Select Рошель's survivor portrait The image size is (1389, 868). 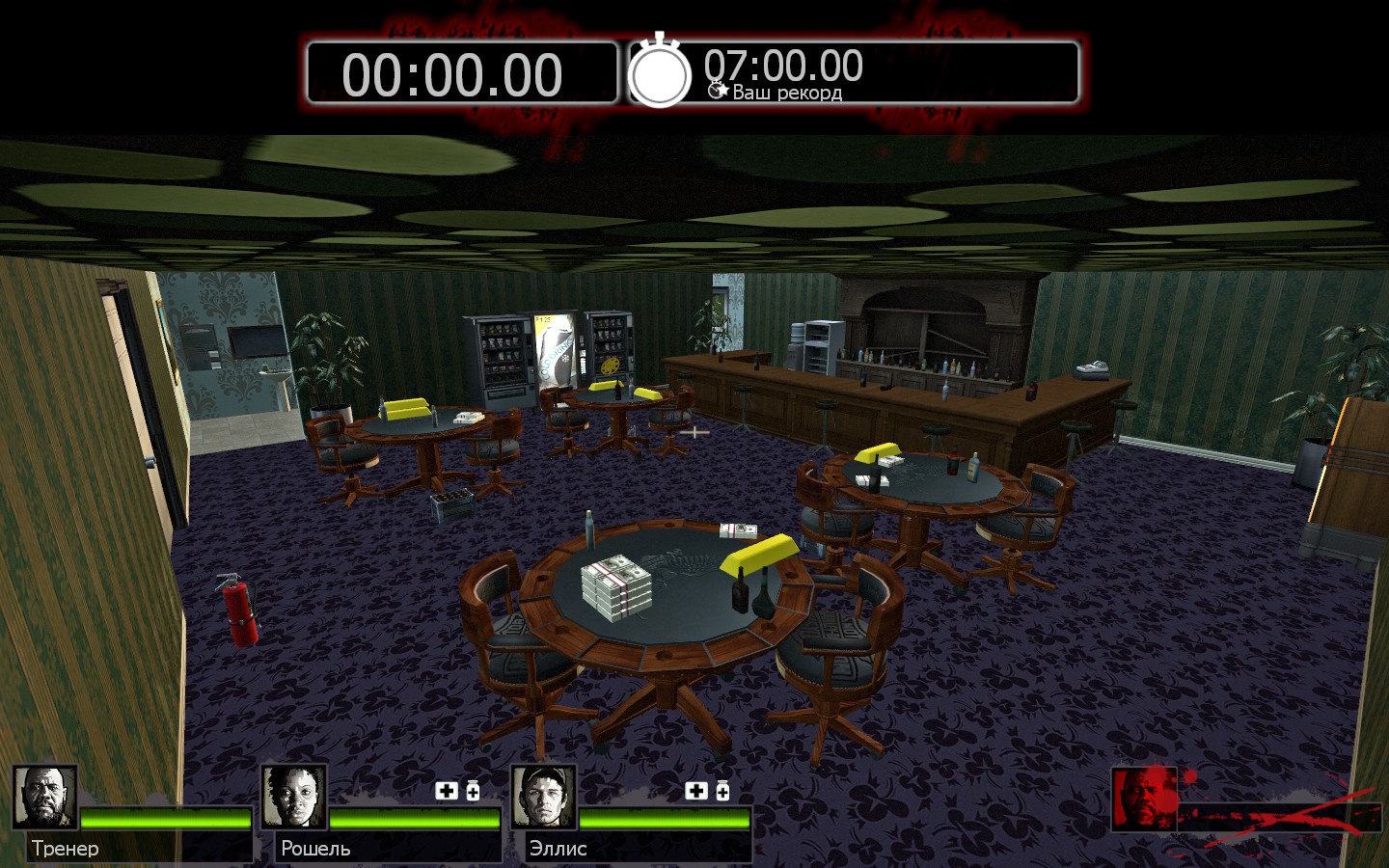tap(294, 798)
